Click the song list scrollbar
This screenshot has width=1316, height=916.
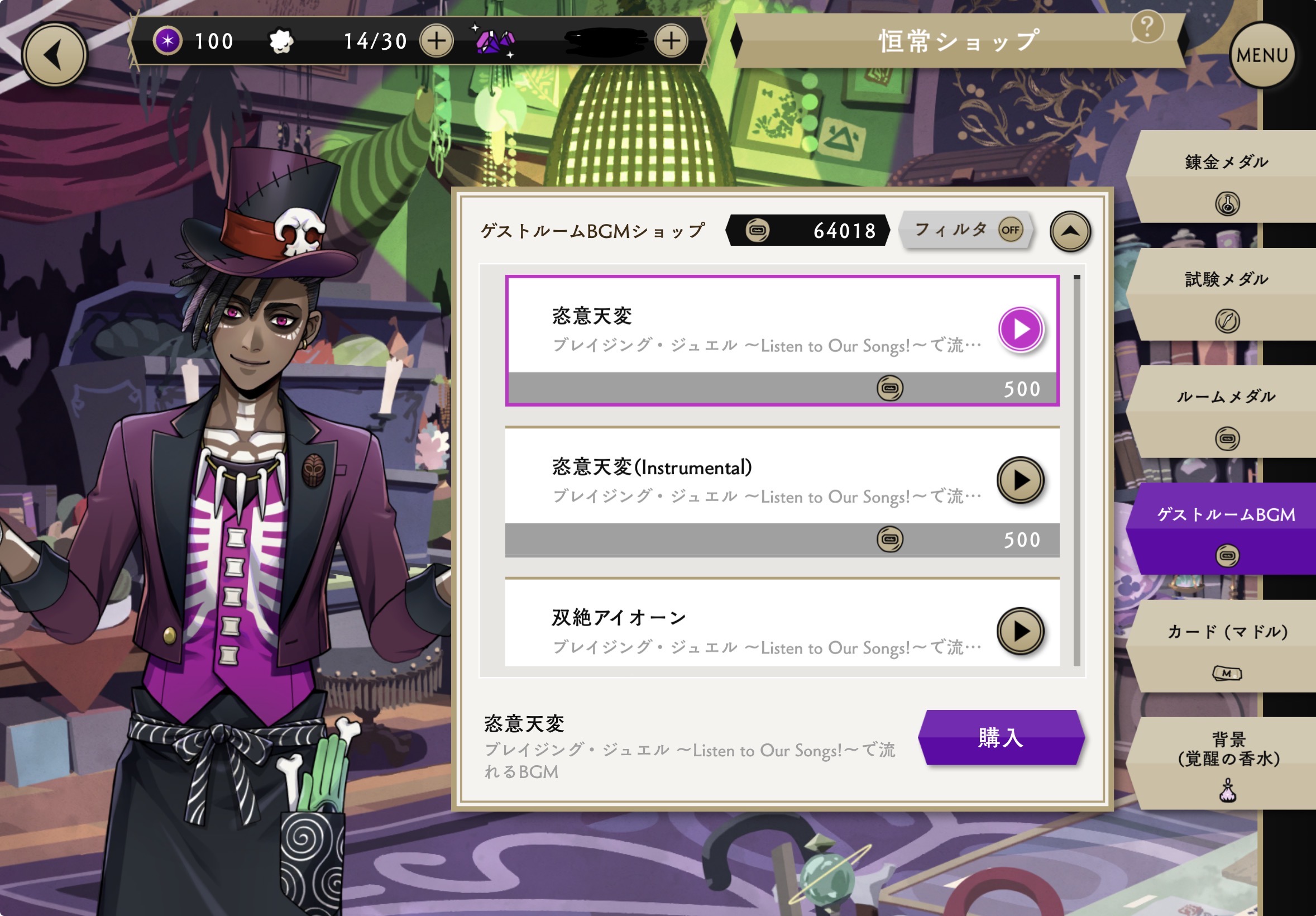click(x=1077, y=470)
